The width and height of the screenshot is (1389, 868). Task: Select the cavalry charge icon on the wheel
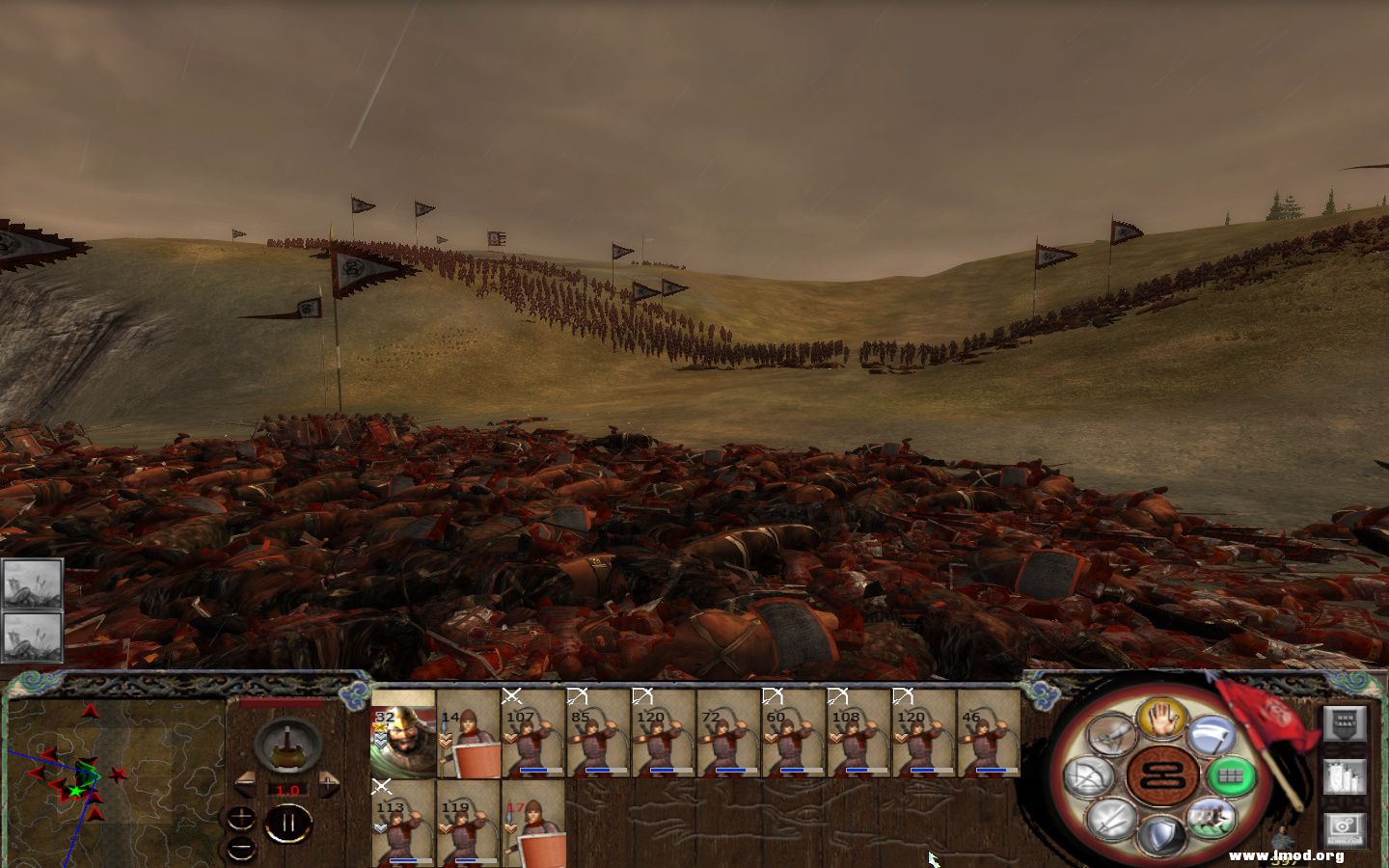coord(1211,822)
